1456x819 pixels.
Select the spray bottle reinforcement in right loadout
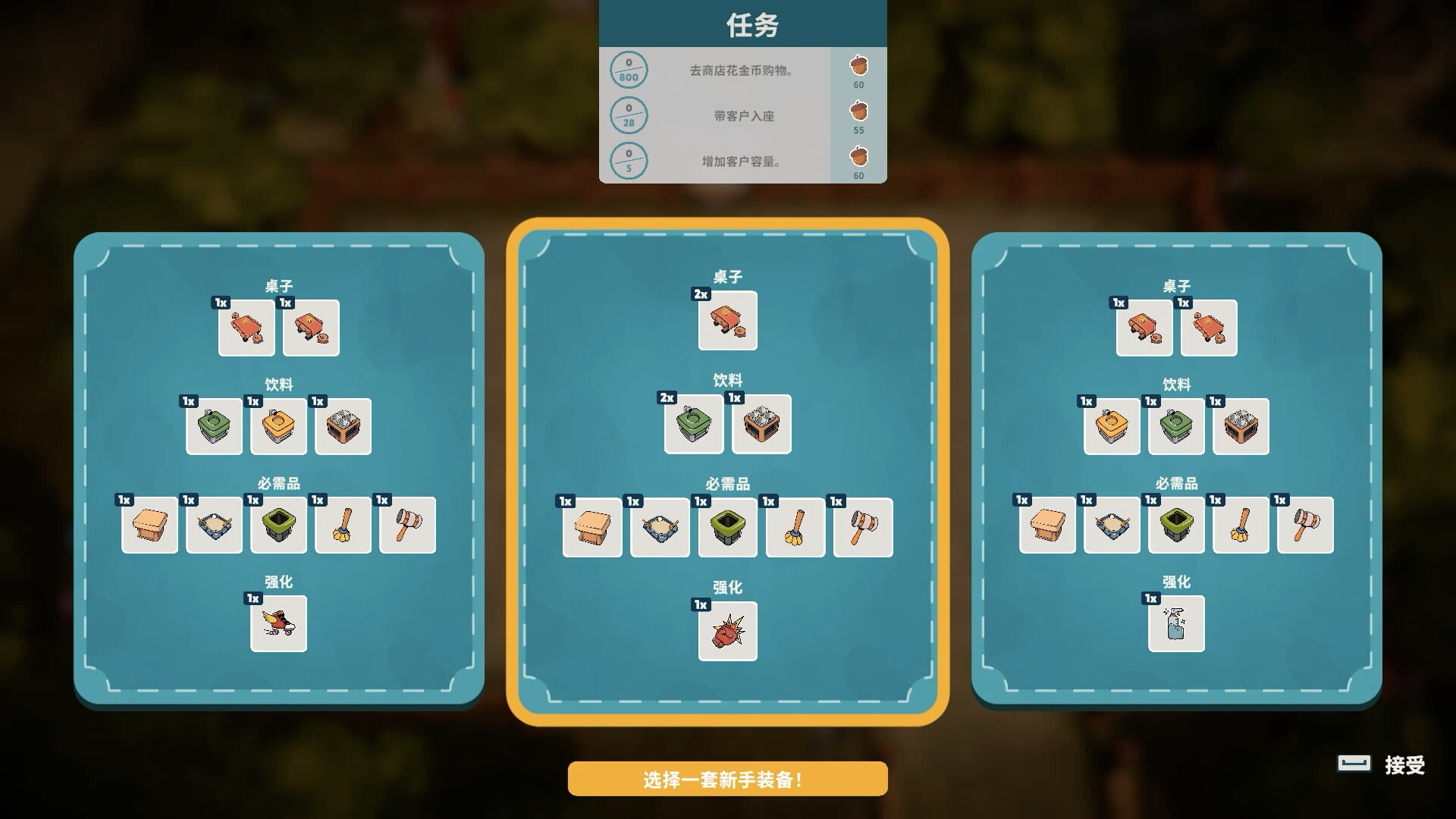click(x=1176, y=623)
